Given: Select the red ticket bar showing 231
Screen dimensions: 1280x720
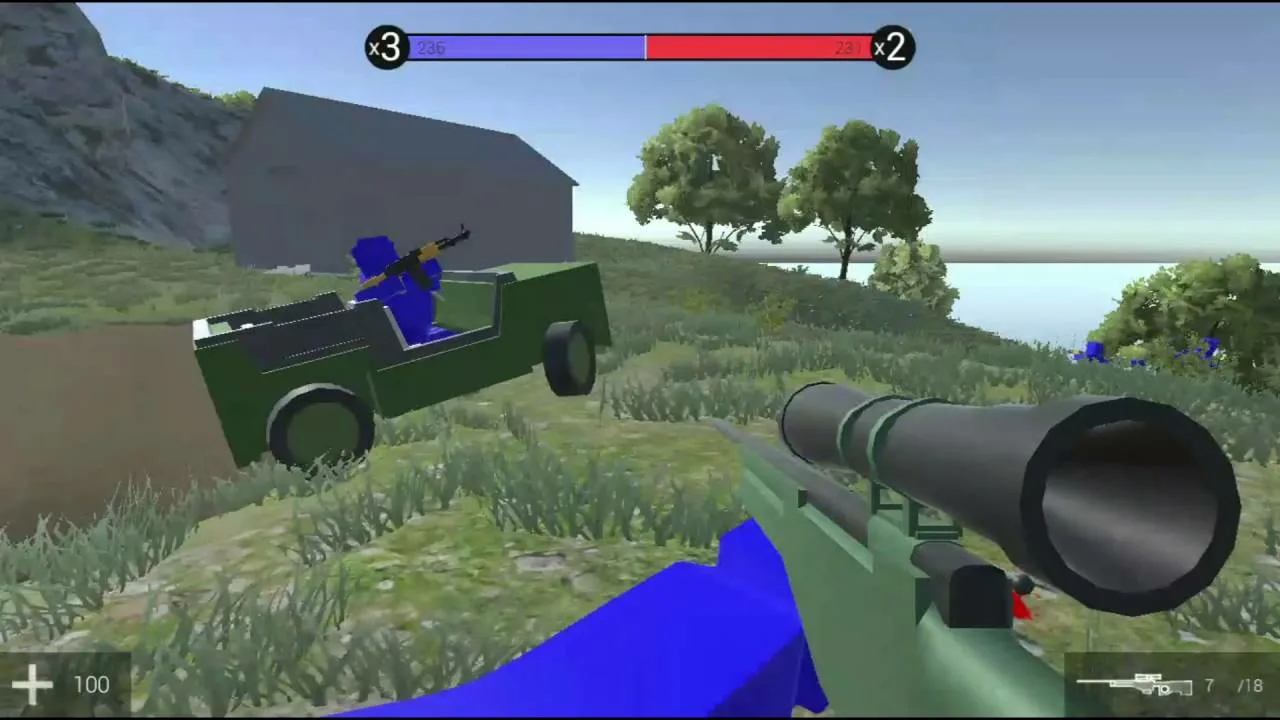Looking at the screenshot, I should coord(760,47).
